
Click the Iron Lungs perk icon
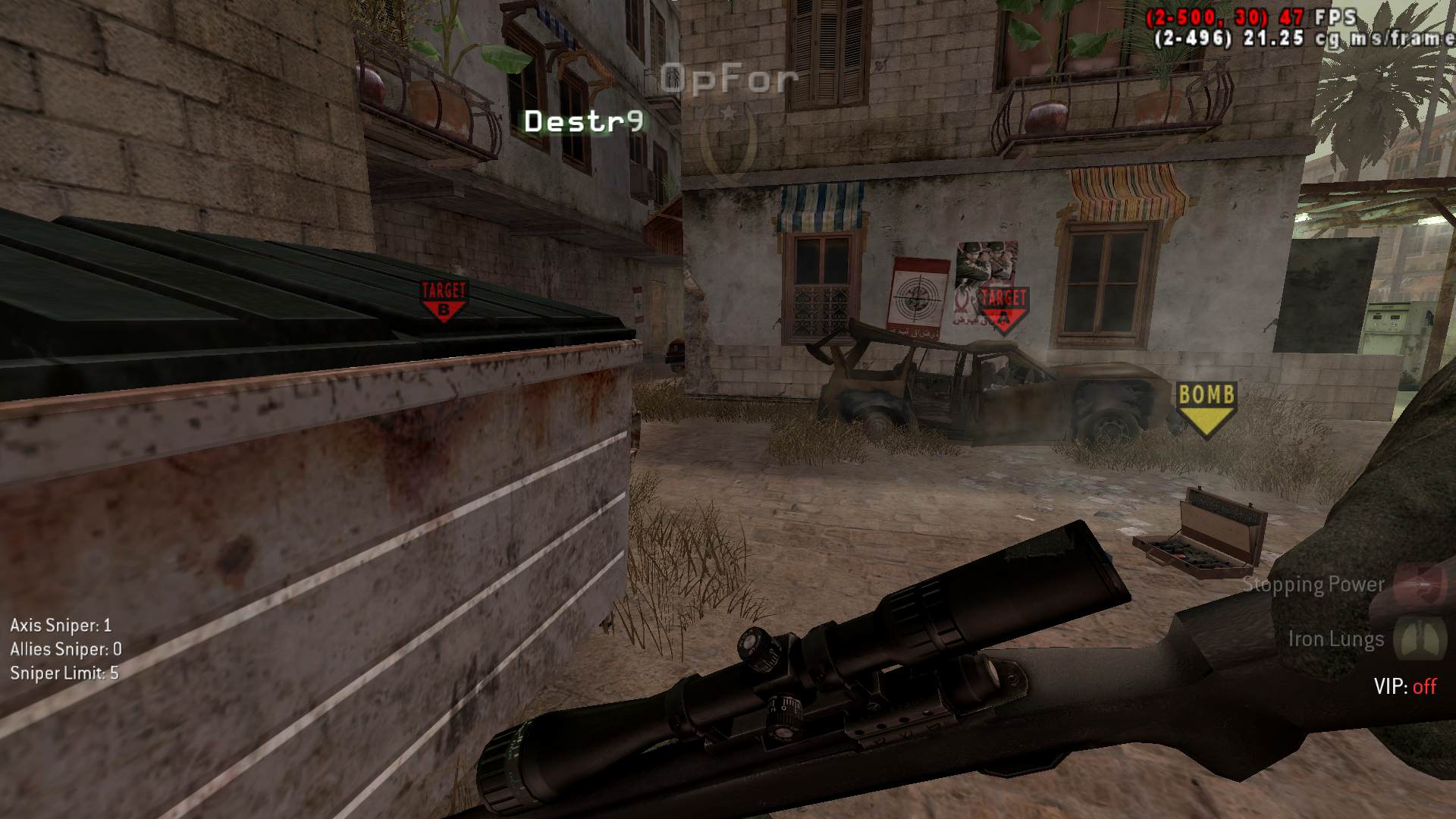tap(1420, 638)
